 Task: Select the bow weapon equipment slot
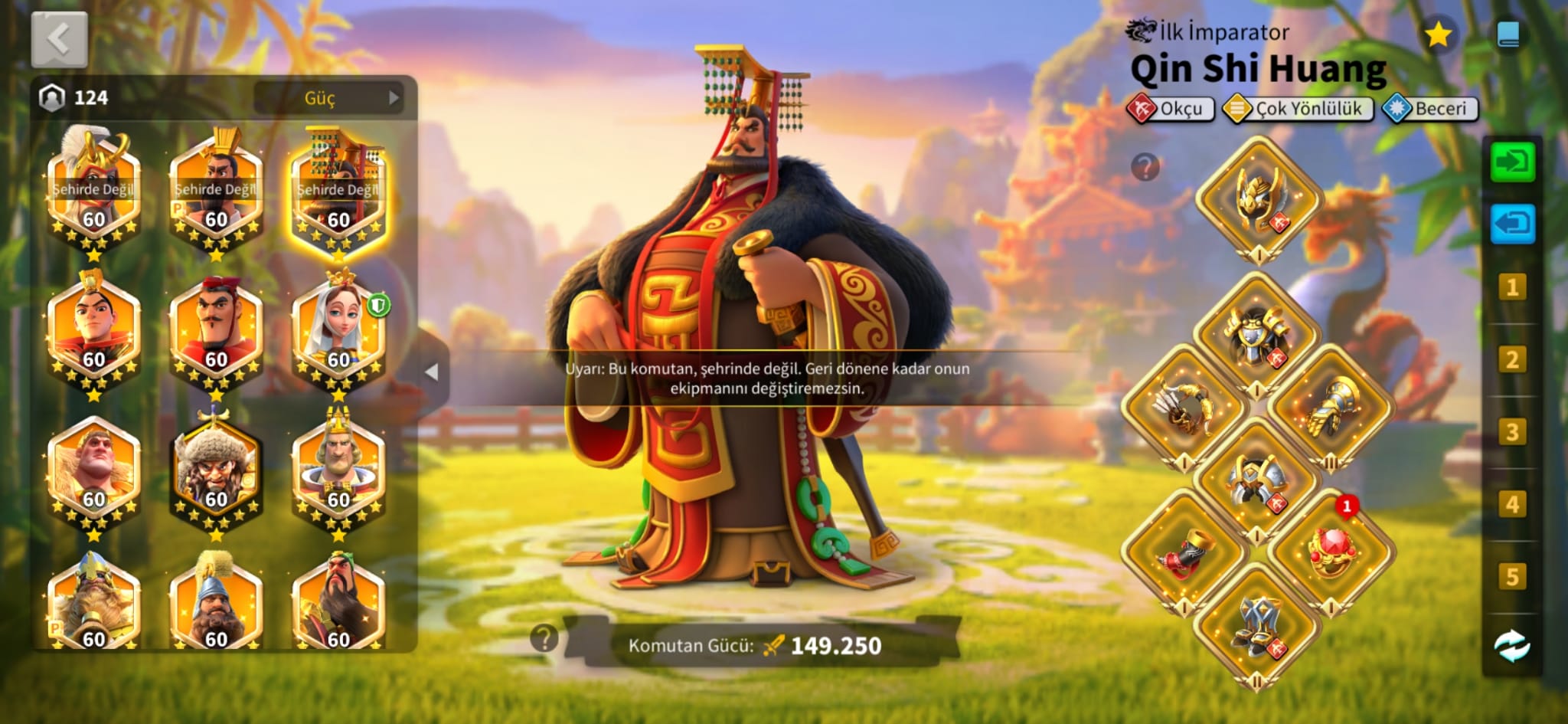pyautogui.click(x=1184, y=408)
